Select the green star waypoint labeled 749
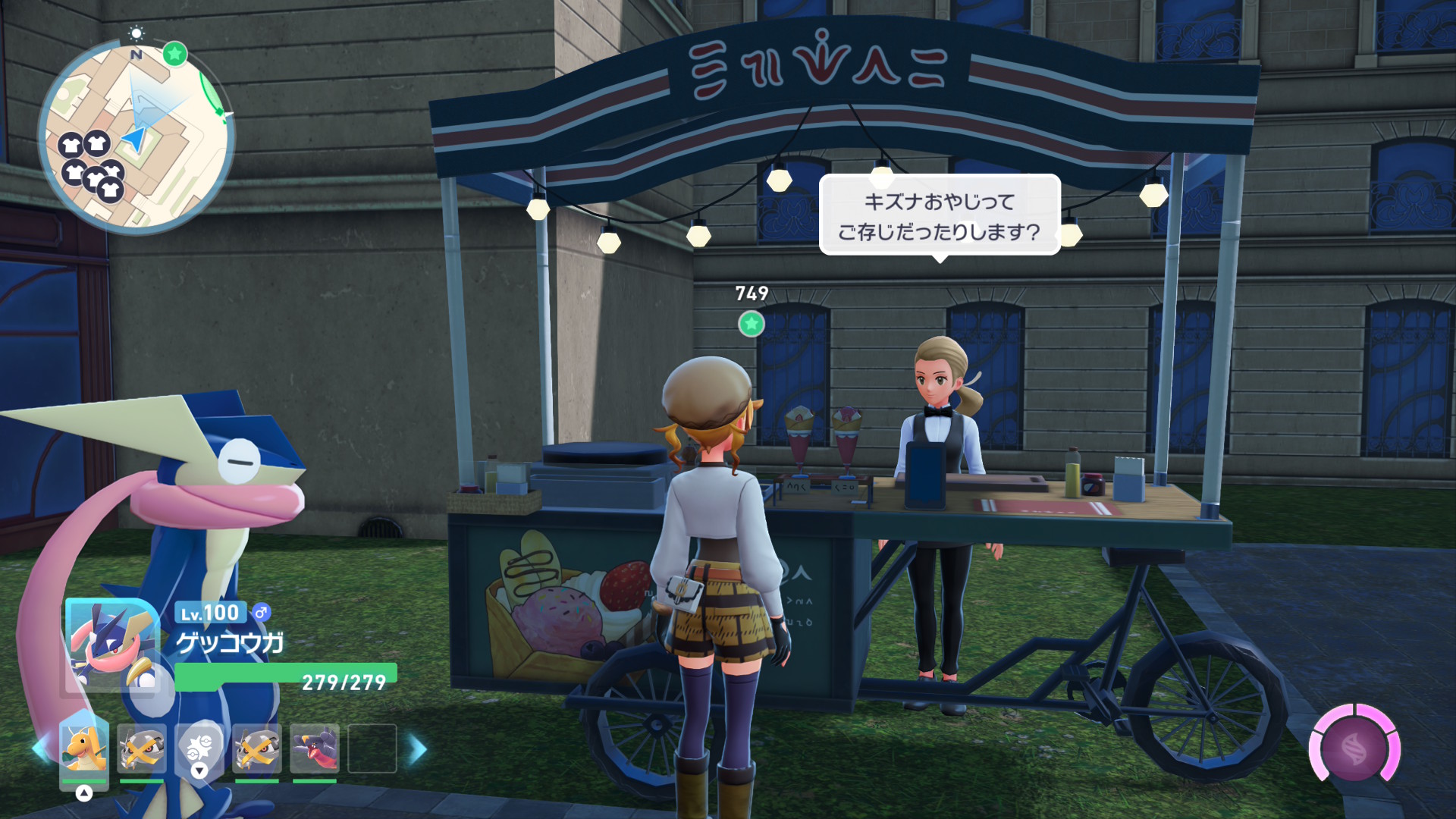Image resolution: width=1456 pixels, height=819 pixels. (751, 324)
